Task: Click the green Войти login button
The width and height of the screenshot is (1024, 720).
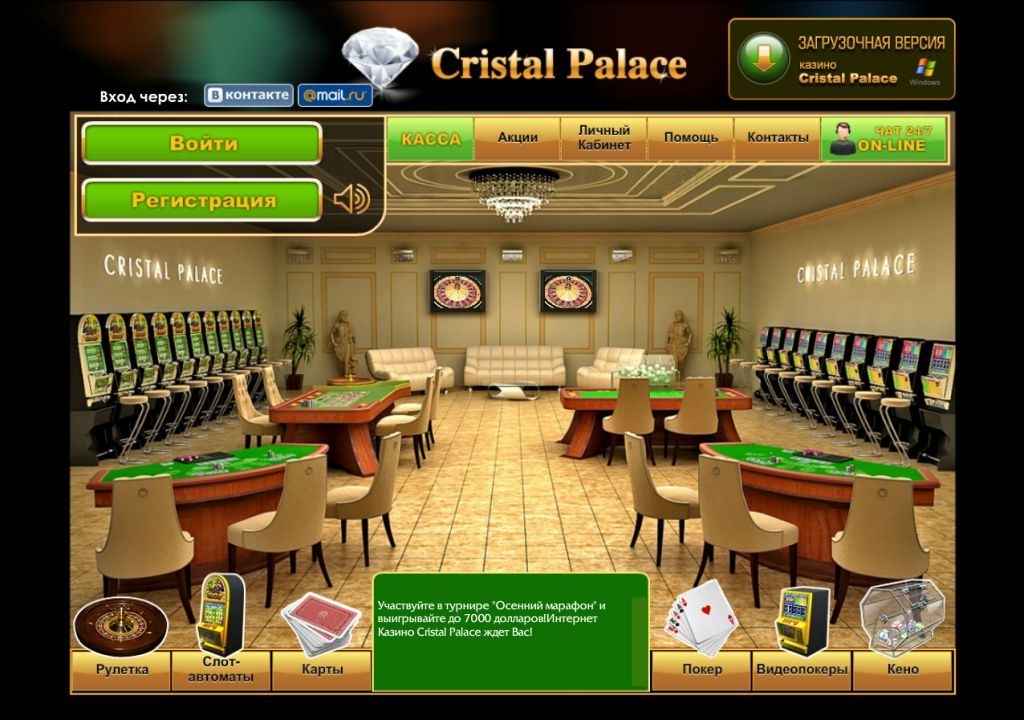Action: point(201,143)
